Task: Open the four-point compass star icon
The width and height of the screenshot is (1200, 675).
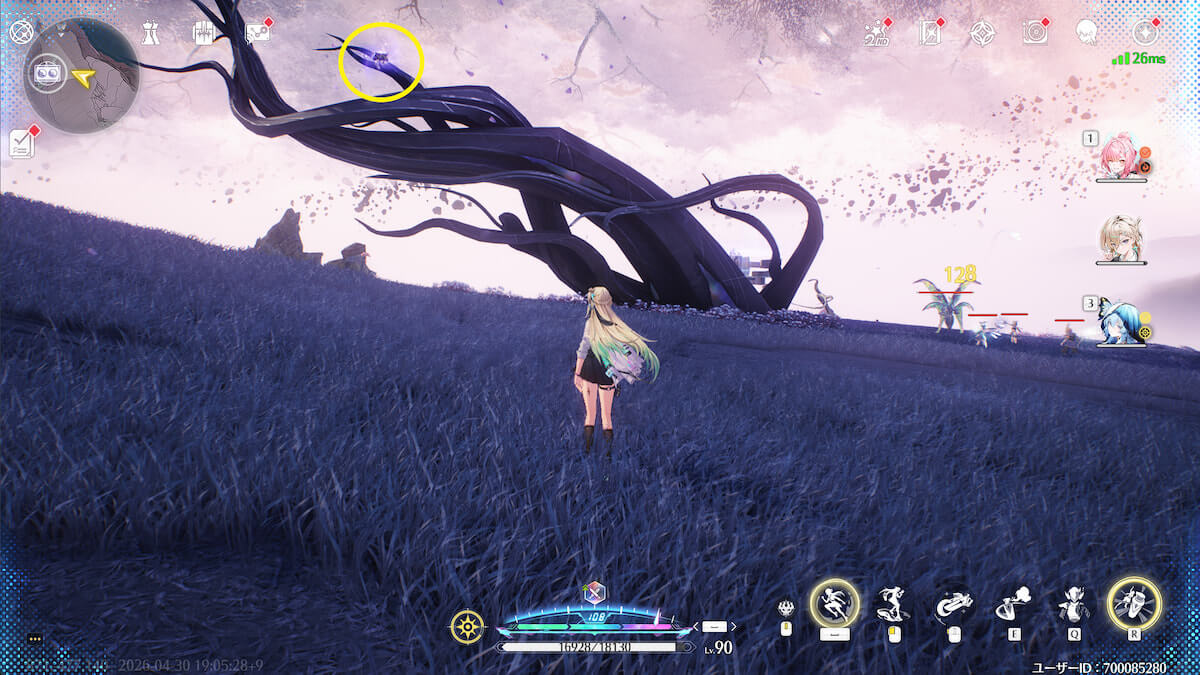Action: (x=982, y=33)
